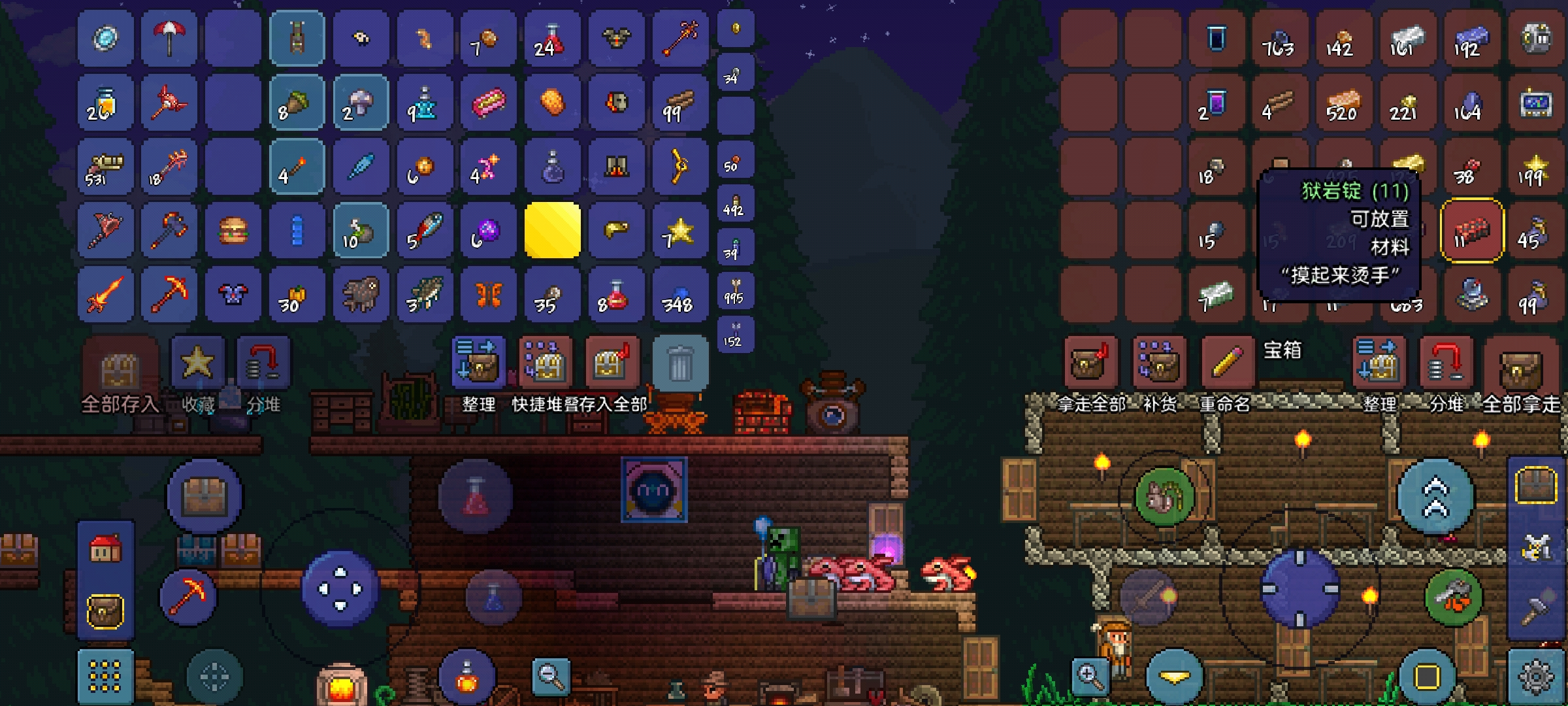Pick the red umbrella inventory slot
This screenshot has height=706, width=1568.
(x=169, y=38)
